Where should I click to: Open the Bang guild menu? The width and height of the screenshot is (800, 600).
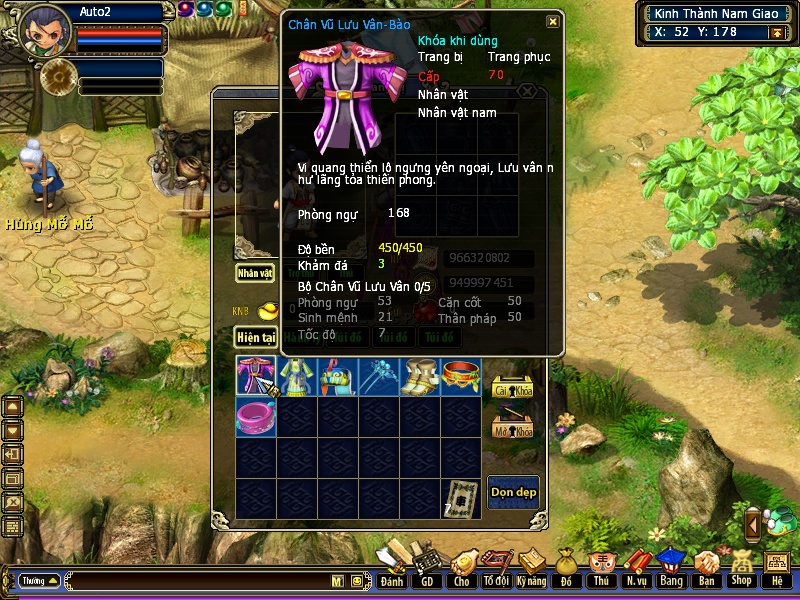(x=671, y=581)
